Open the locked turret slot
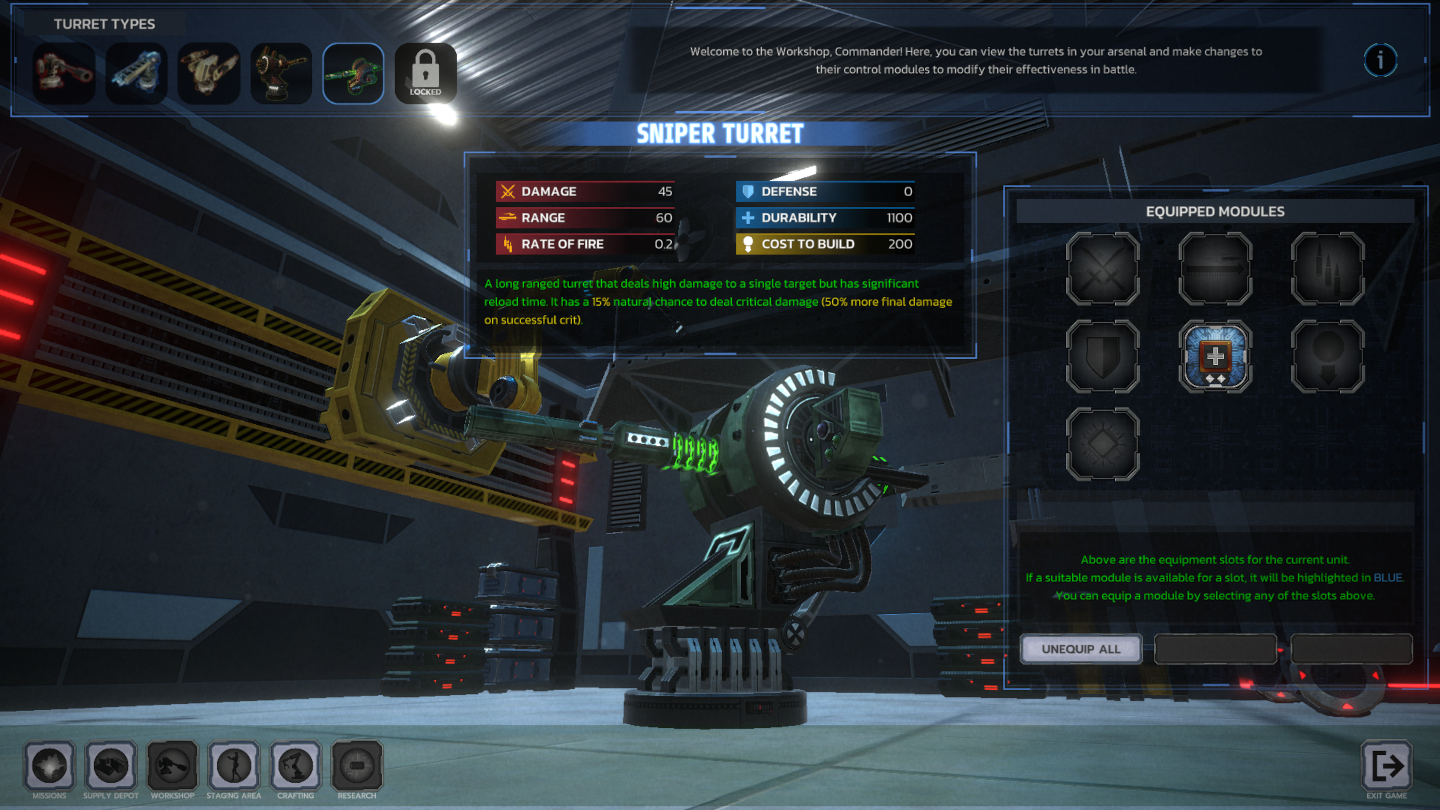The height and width of the screenshot is (810, 1440). pos(425,72)
